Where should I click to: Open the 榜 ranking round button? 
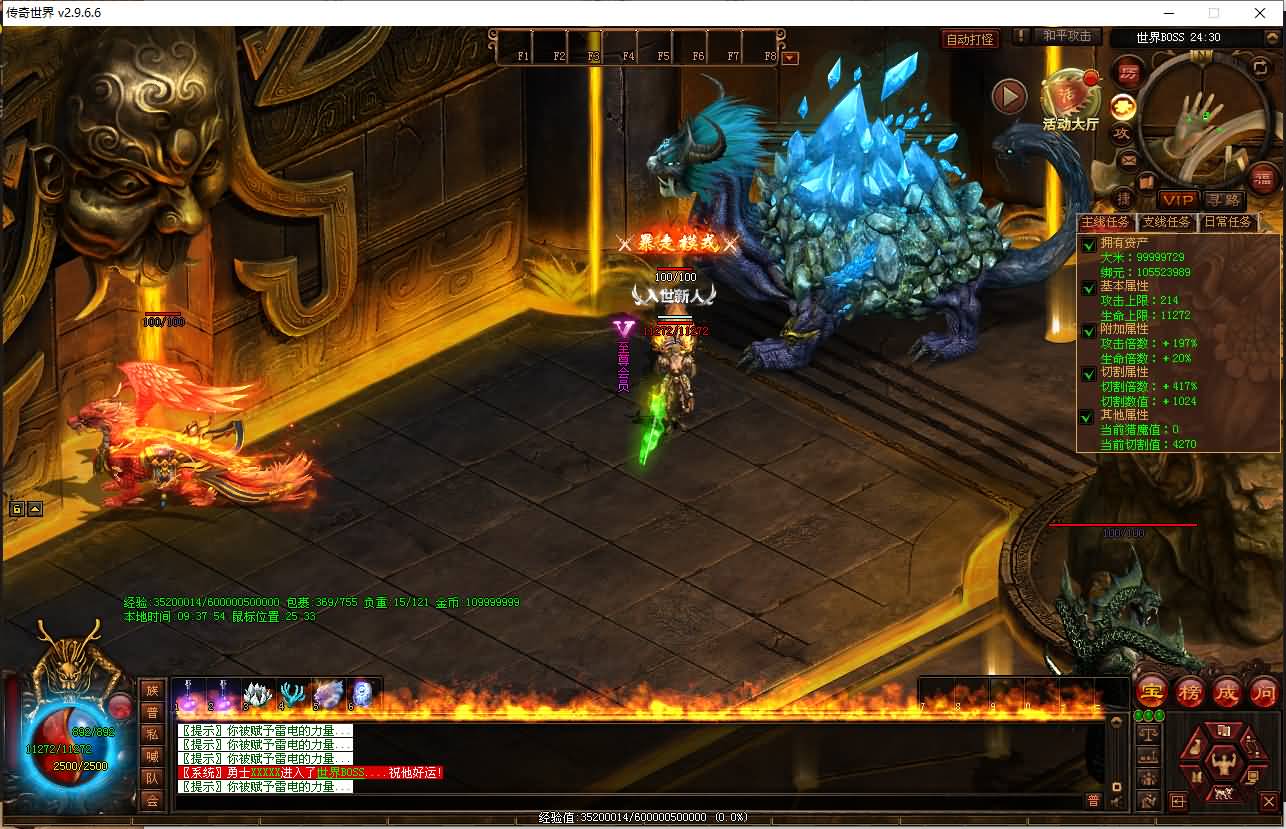(x=1189, y=691)
